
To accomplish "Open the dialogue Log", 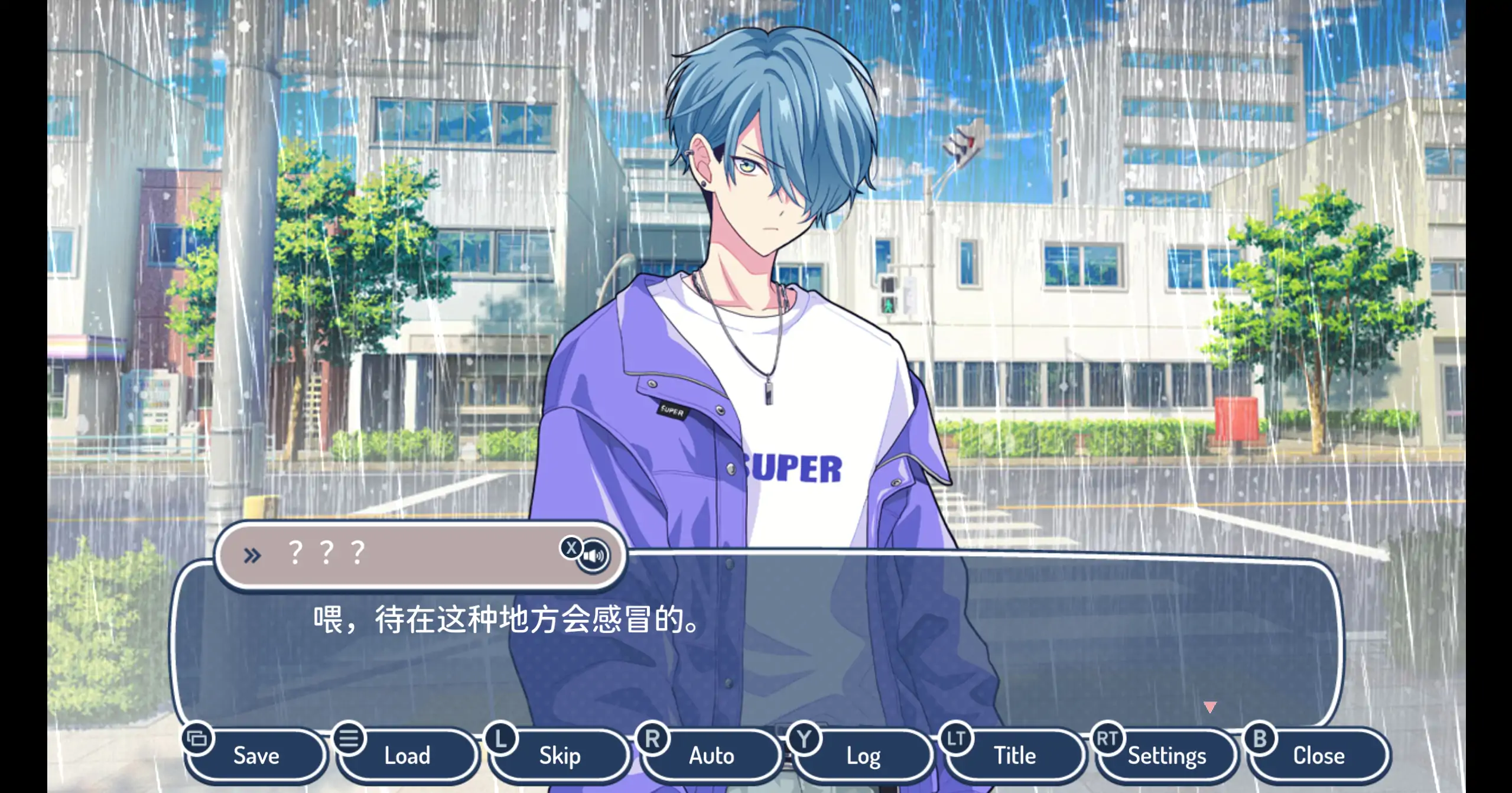I will click(863, 756).
